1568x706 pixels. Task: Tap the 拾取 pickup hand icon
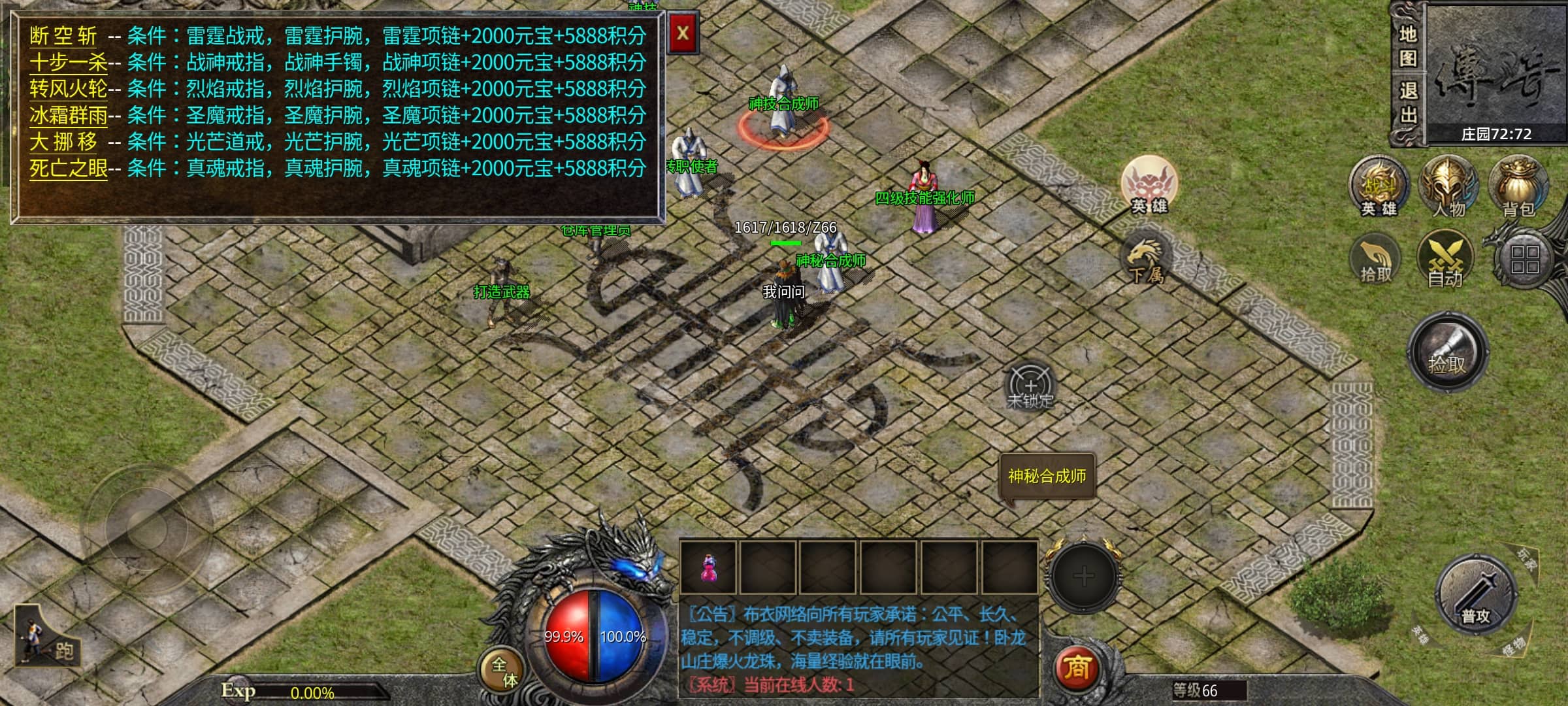click(x=1375, y=260)
